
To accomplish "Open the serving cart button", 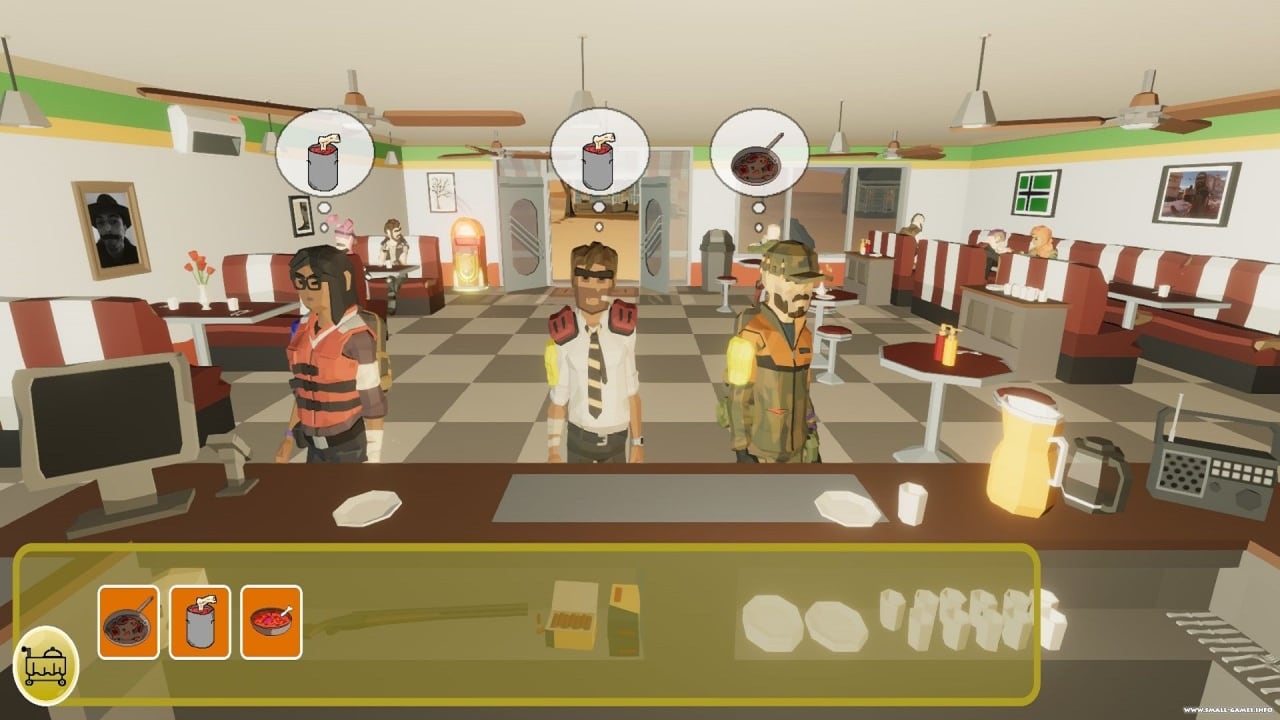I will (x=46, y=665).
